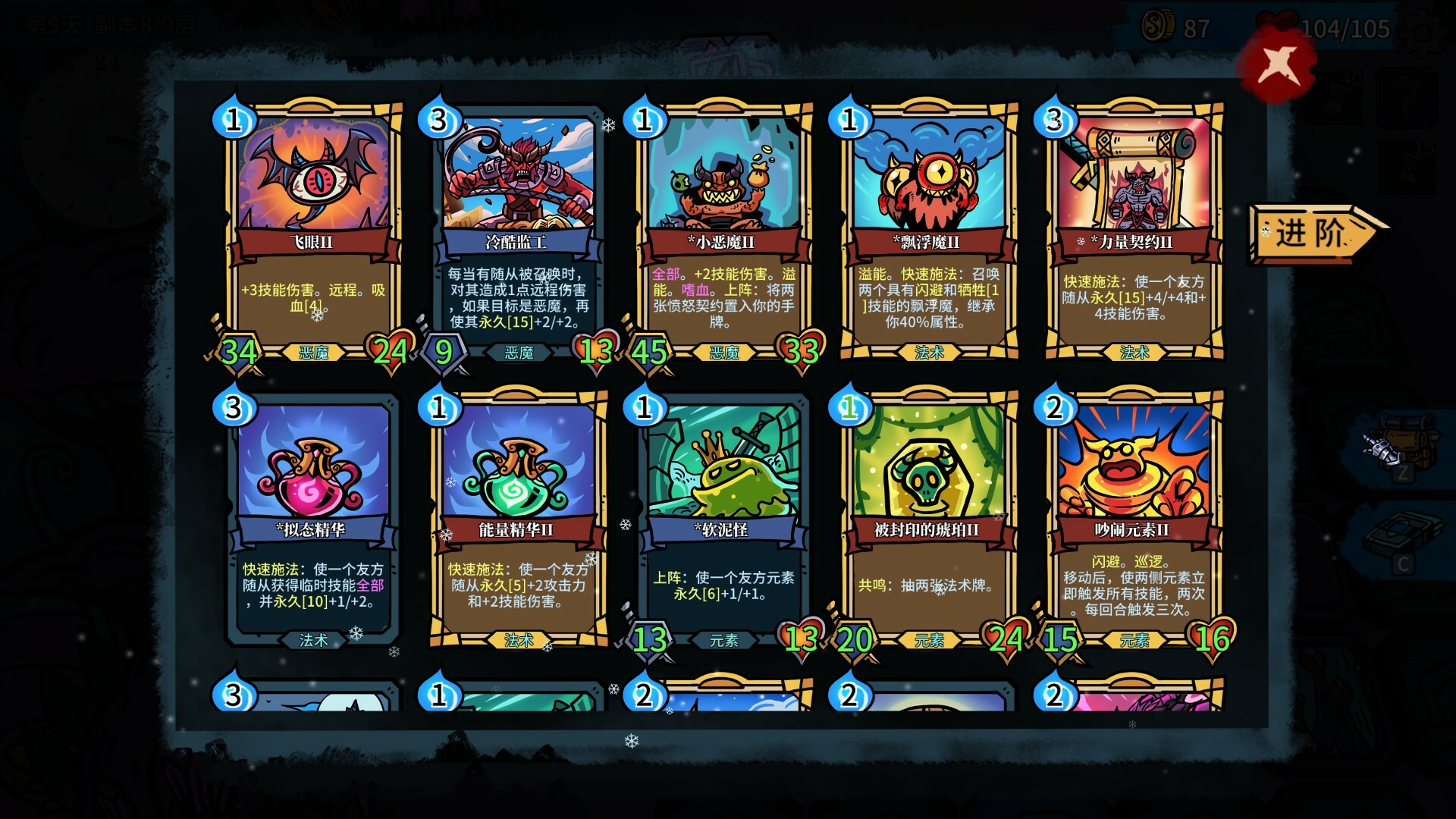
Task: Open the backpack icon labeled Z
Action: (x=1409, y=444)
